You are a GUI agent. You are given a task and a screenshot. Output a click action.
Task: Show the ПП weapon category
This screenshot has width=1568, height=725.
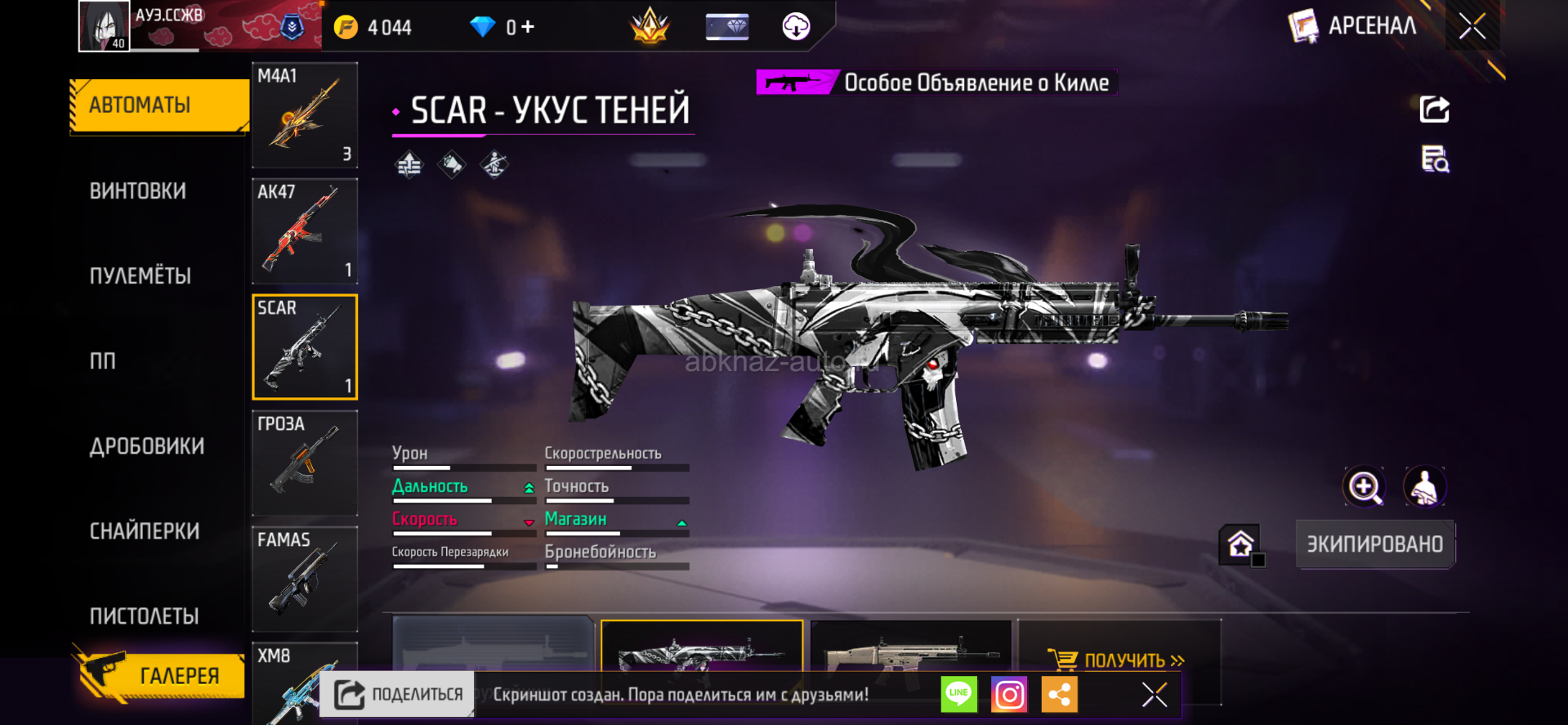(103, 361)
